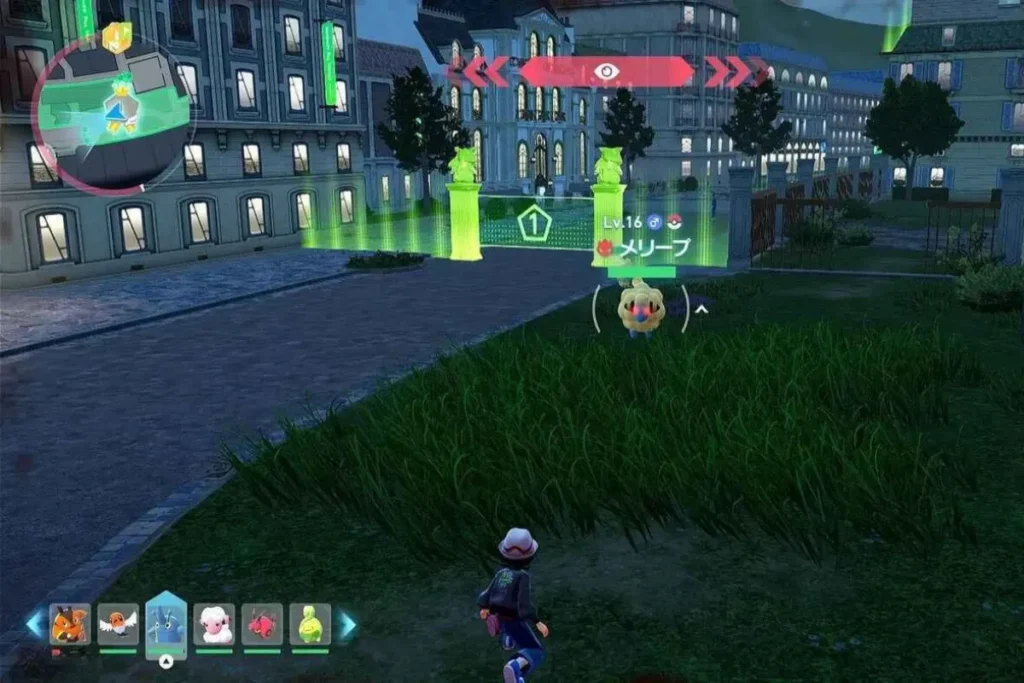Choose the green Budew party slot

(310, 624)
